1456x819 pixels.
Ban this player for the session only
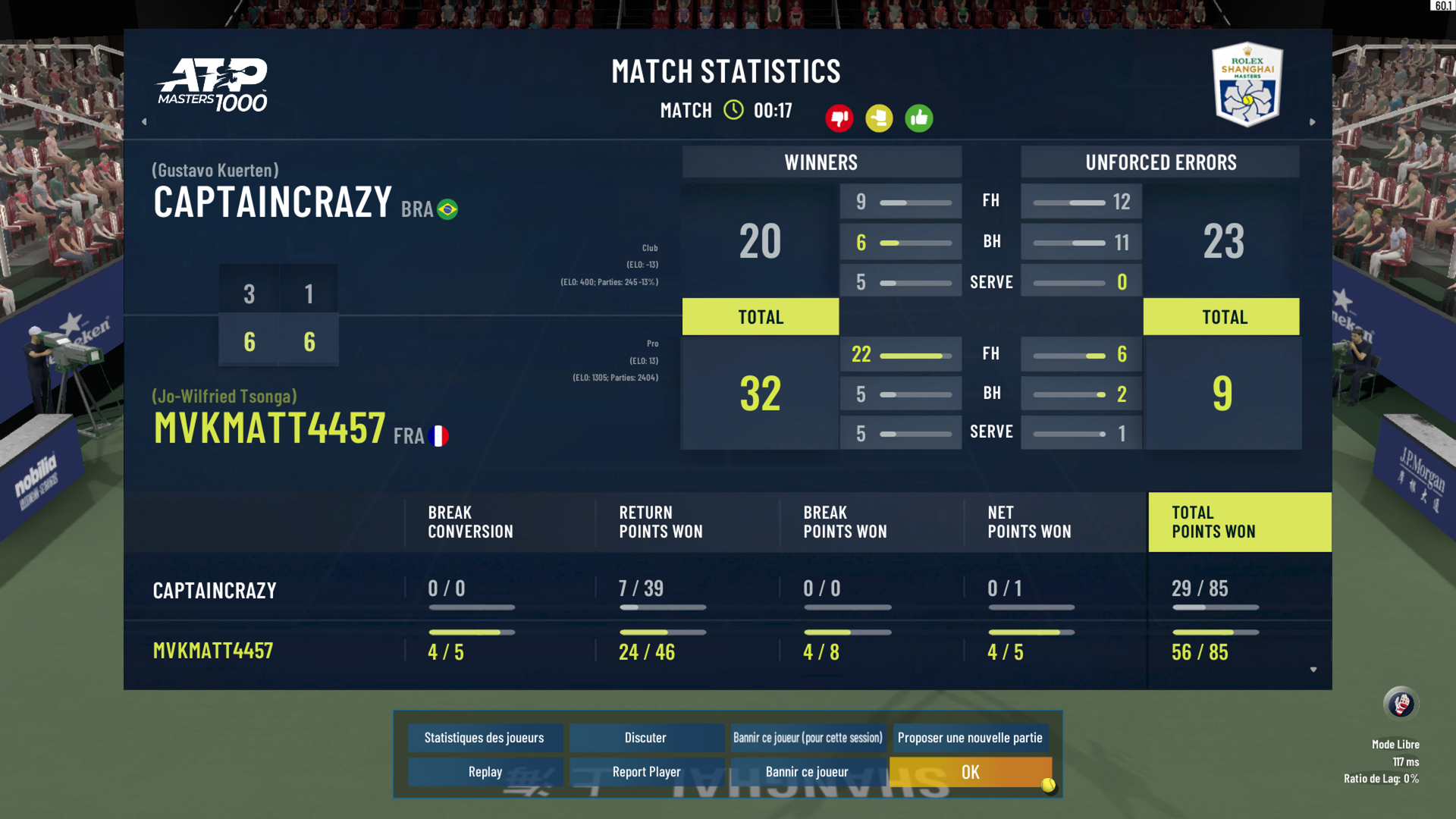(808, 737)
